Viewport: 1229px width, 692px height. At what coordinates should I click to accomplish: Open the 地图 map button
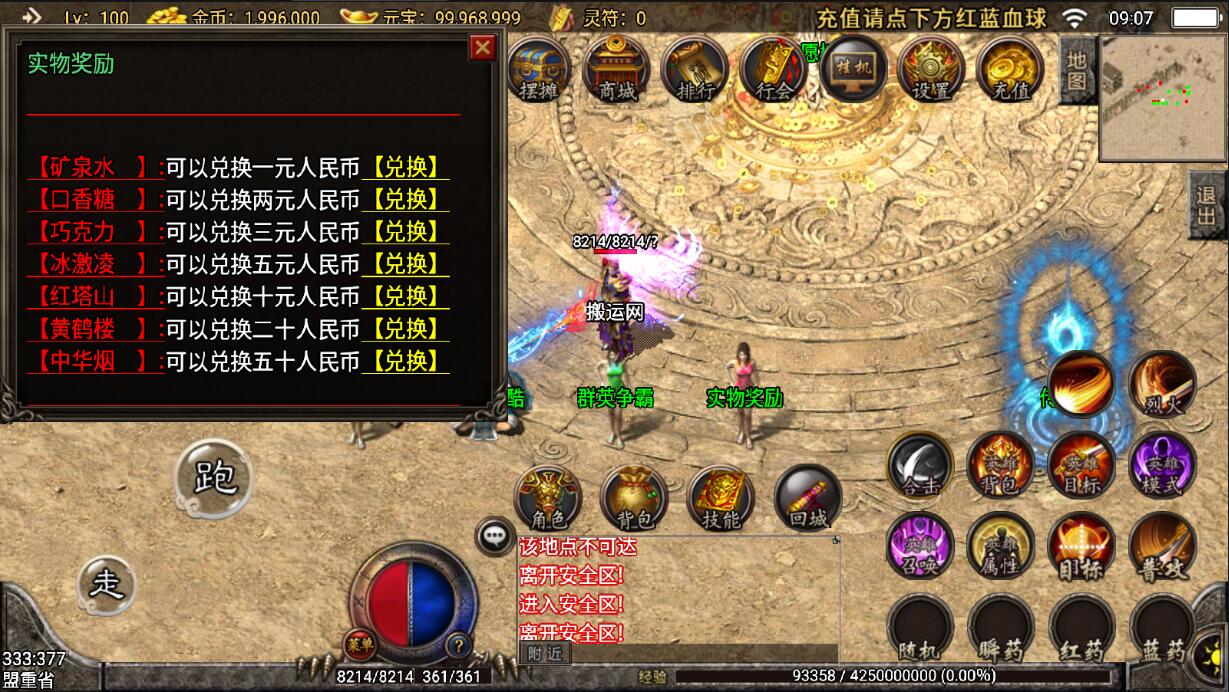tap(1077, 72)
